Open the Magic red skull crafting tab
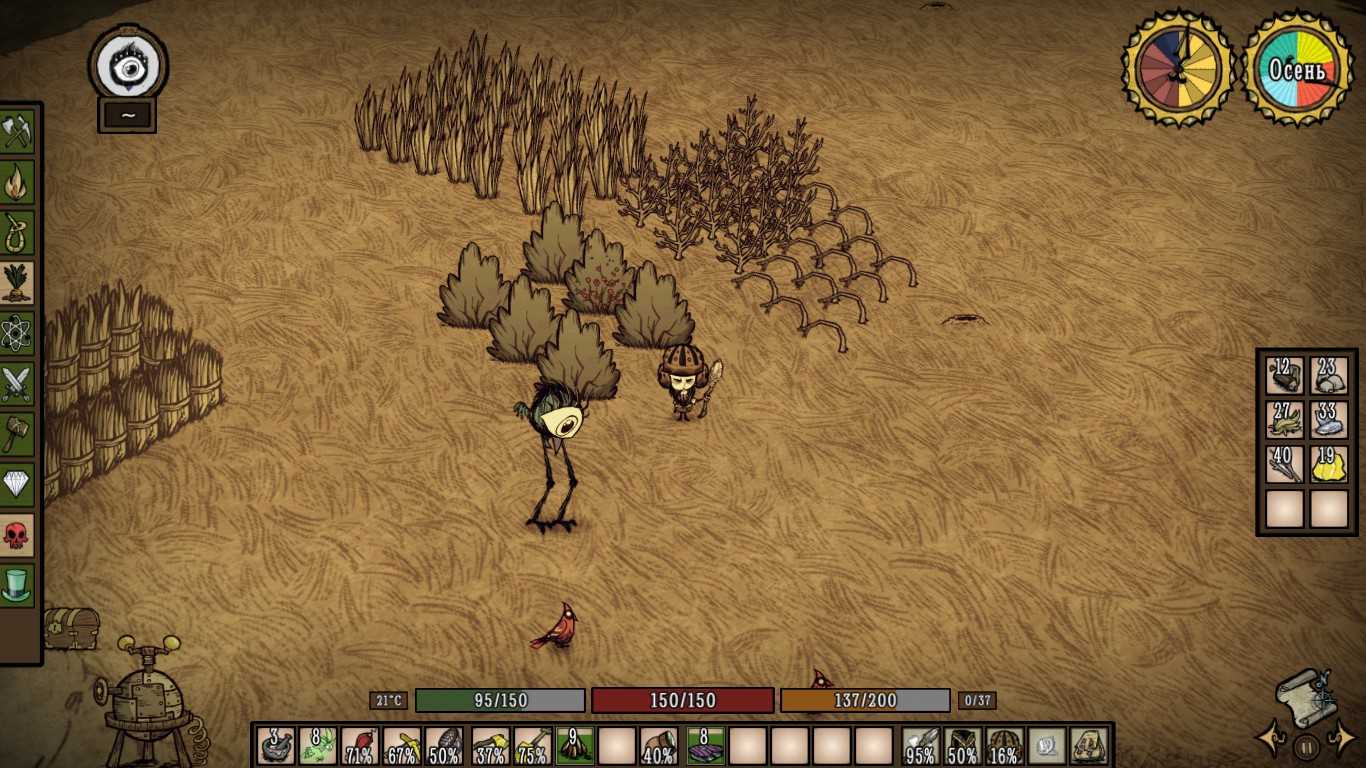The width and height of the screenshot is (1366, 768). [17, 535]
